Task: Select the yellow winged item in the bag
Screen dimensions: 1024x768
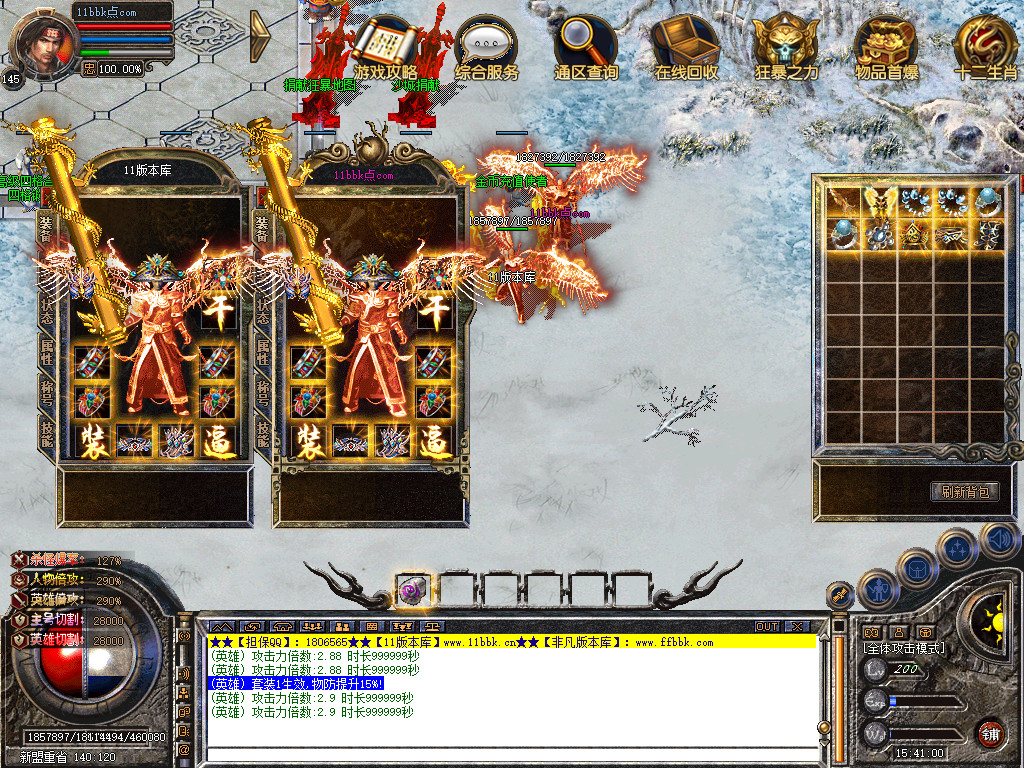Action: pos(880,201)
